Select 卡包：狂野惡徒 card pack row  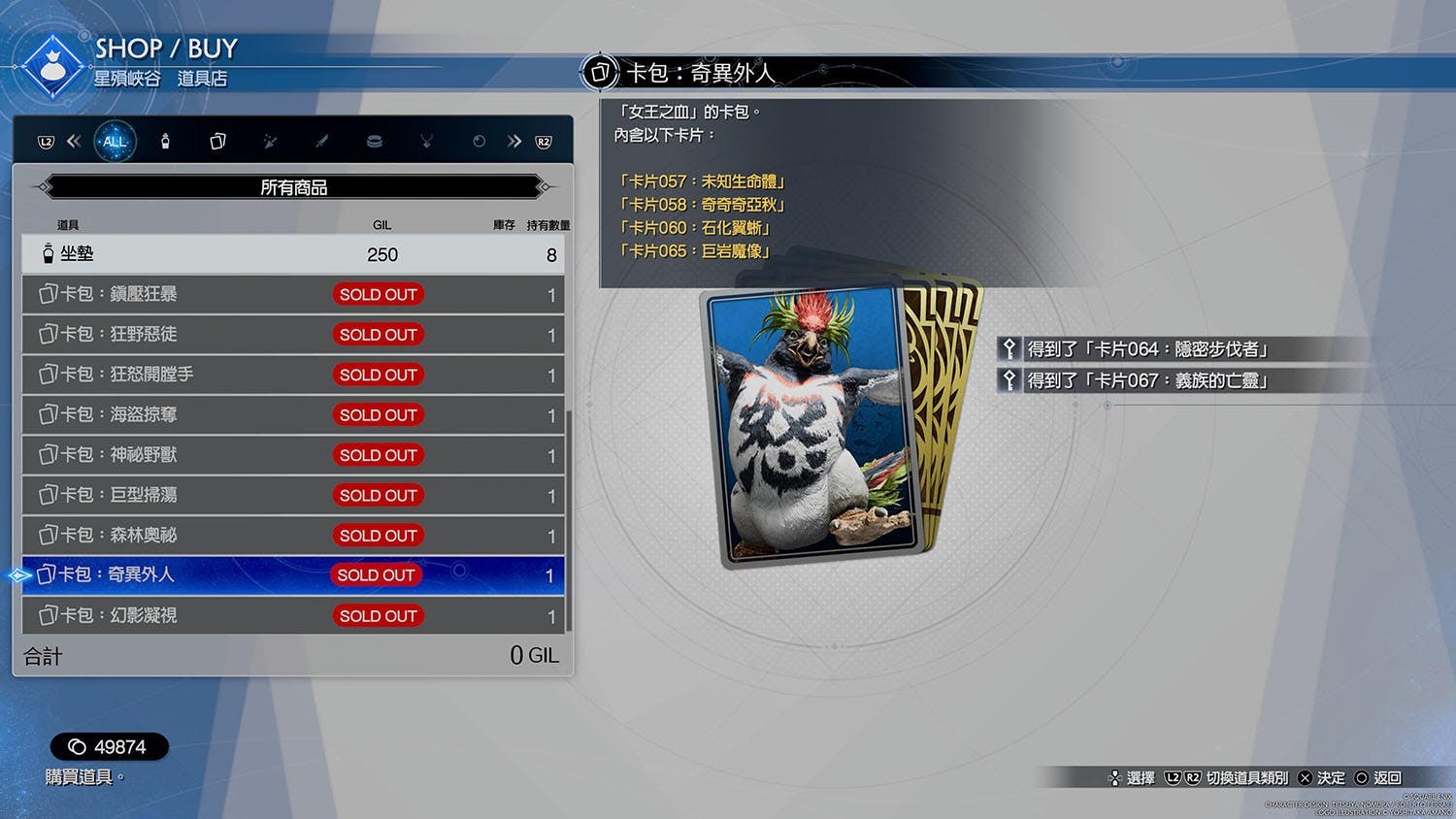coord(292,335)
